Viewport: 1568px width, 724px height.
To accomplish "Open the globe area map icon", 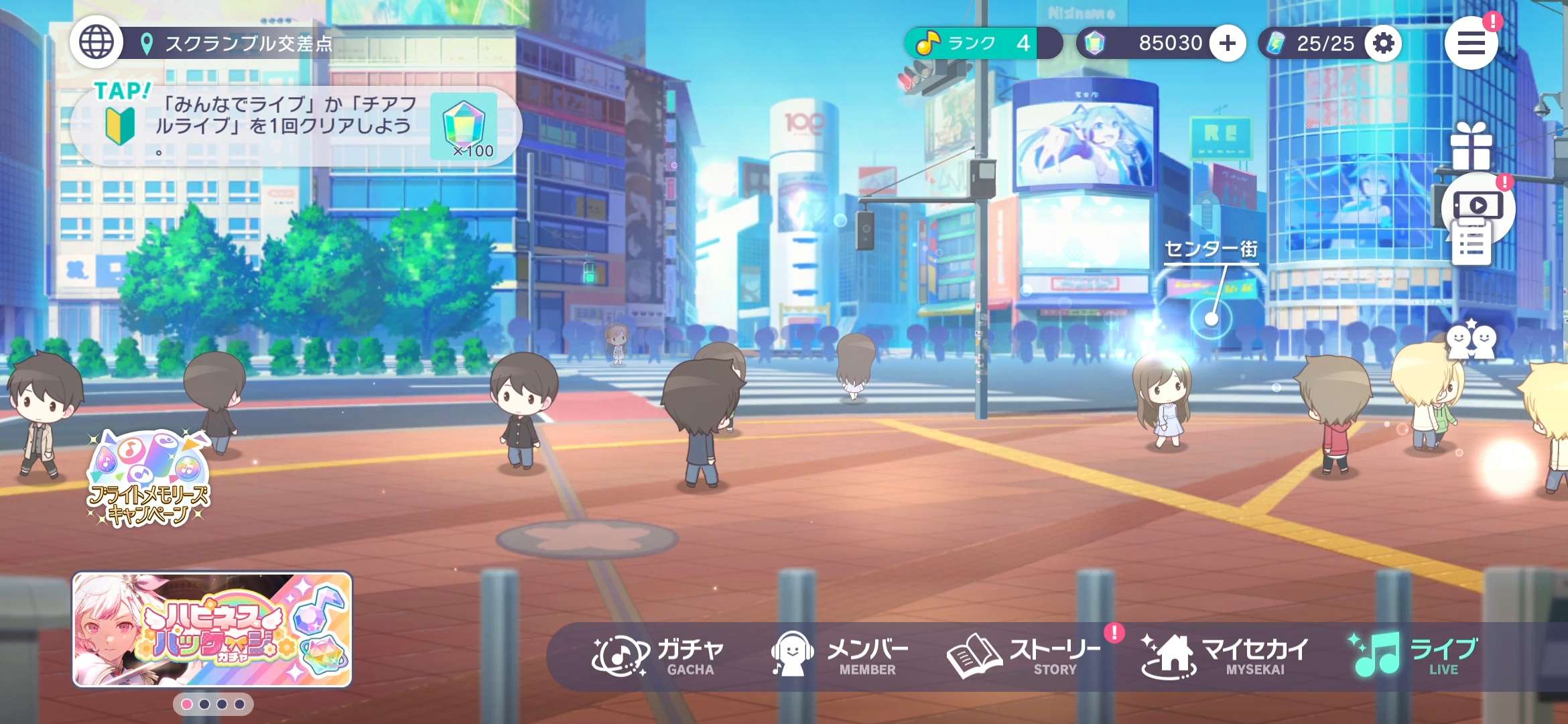I will click(x=96, y=43).
